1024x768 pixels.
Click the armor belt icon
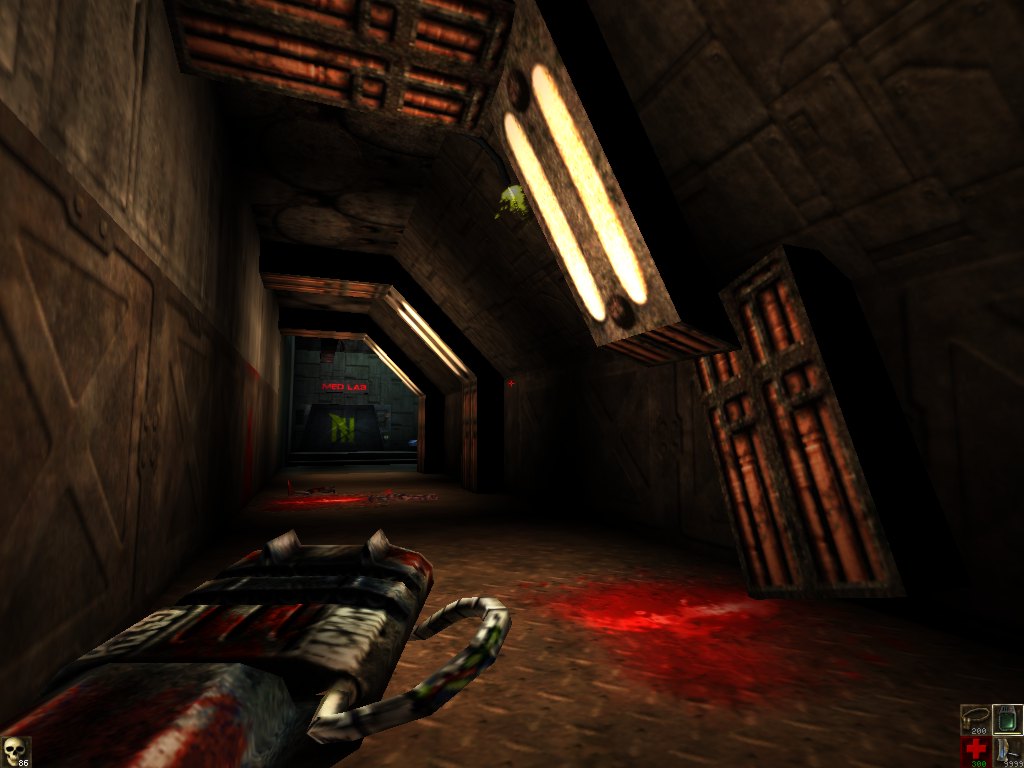975,719
